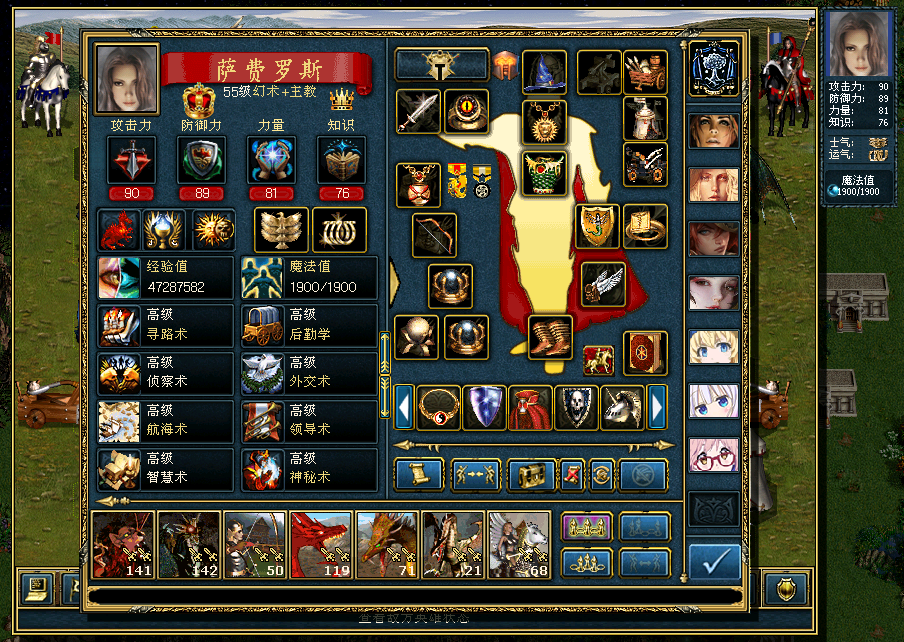This screenshot has height=642, width=904.
Task: Open the spellbook slot
Action: 645,352
